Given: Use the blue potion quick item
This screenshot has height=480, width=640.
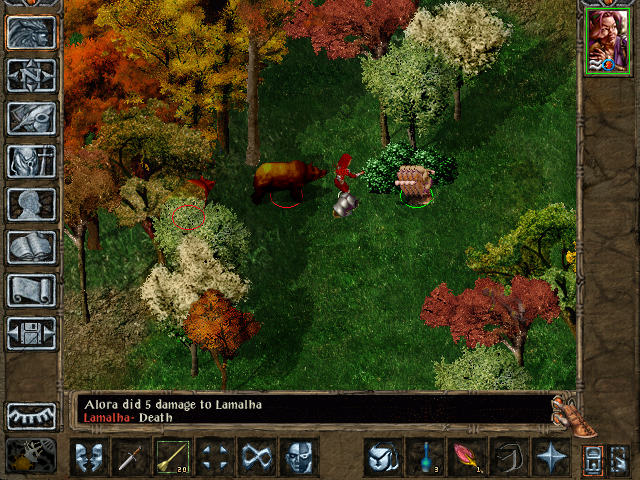Looking at the screenshot, I should click(426, 458).
